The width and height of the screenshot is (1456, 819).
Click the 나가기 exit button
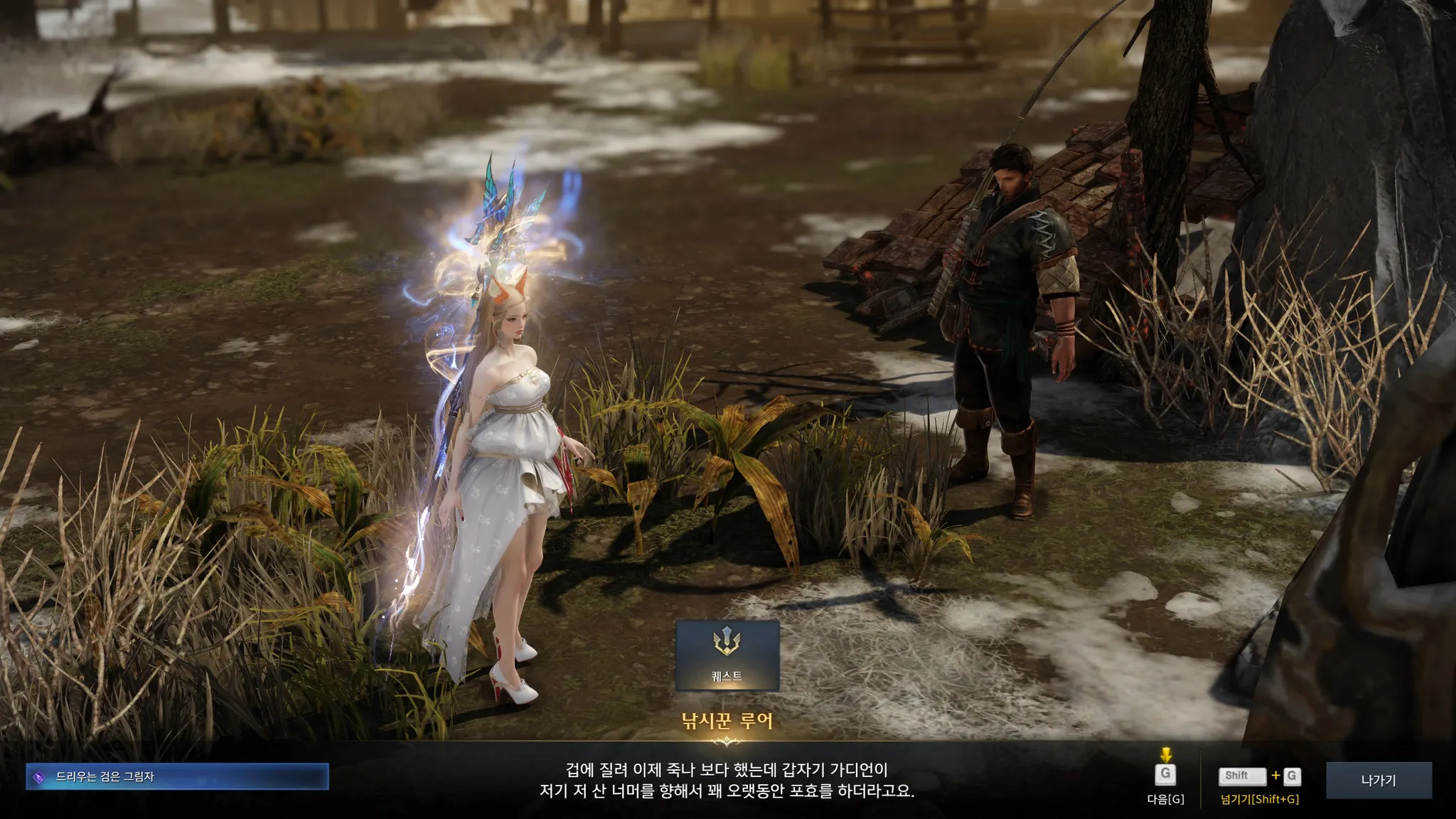[x=1378, y=781]
